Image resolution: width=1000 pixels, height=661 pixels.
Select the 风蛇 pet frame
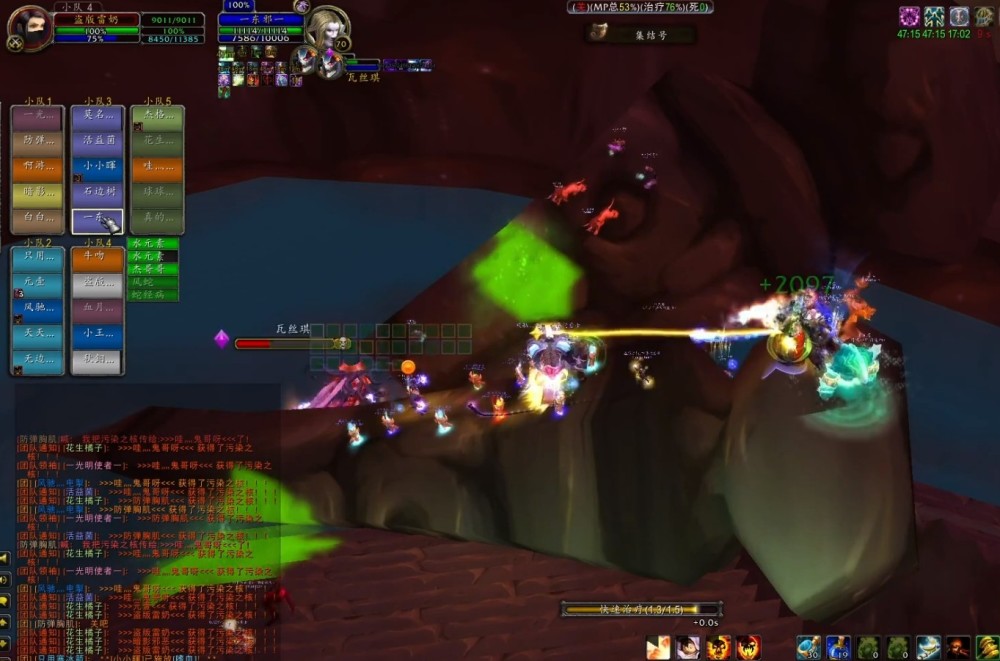155,283
